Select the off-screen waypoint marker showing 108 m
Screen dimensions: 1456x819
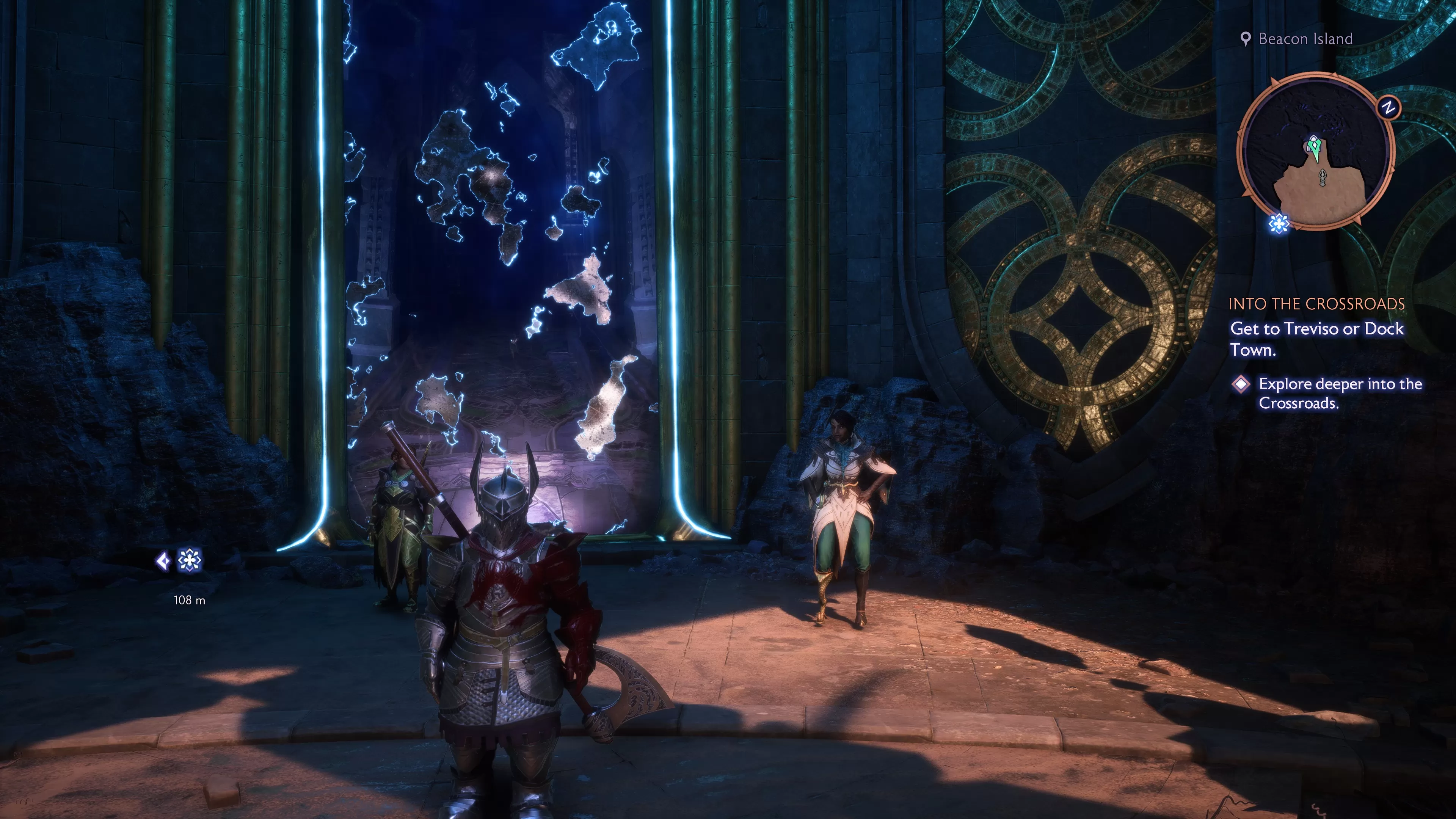(189, 561)
